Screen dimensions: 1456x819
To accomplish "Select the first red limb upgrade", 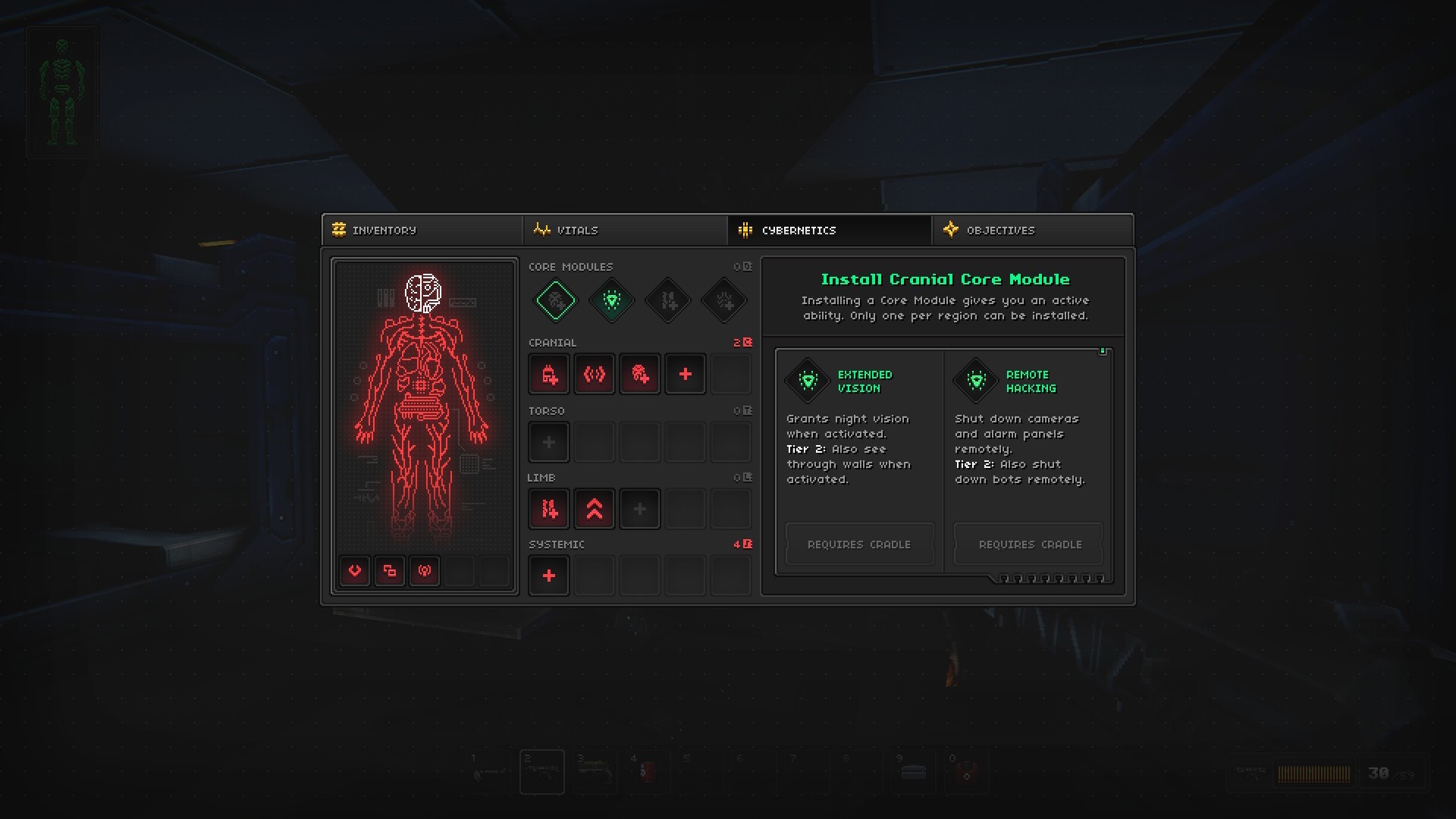I will (549, 509).
